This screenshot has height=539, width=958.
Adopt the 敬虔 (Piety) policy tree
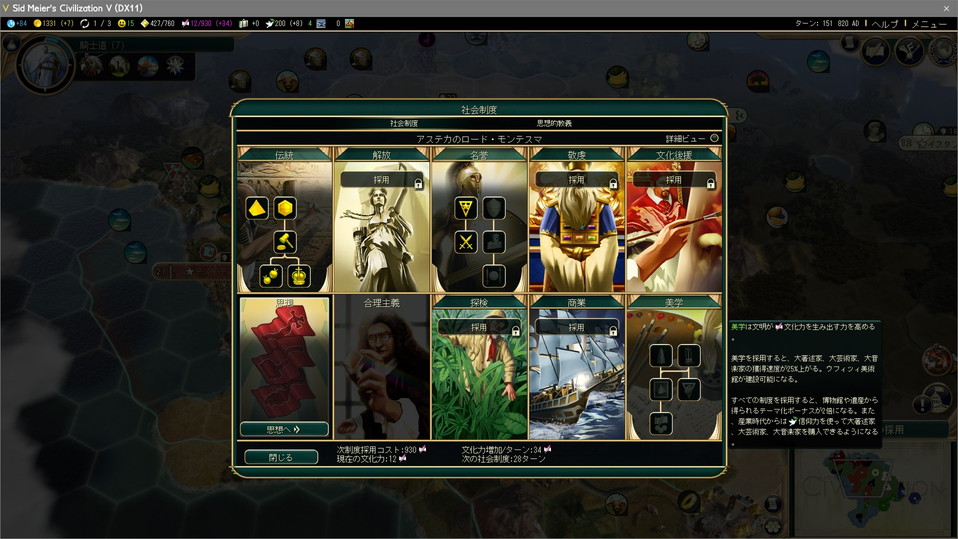tap(576, 180)
